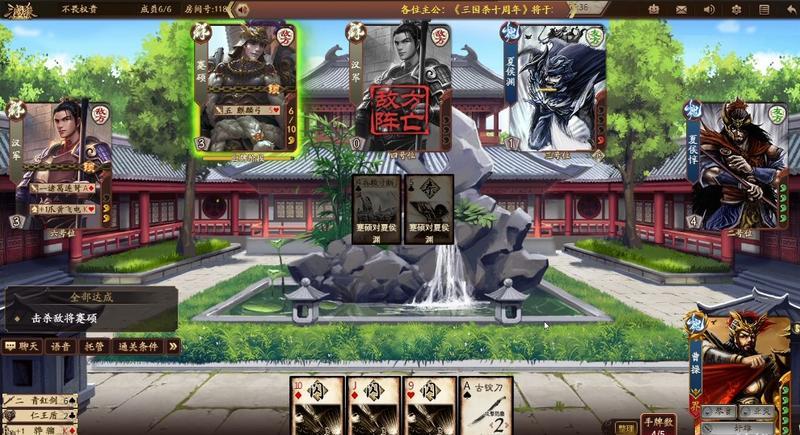Expand the double-arrow menu beside 通关条件
The height and width of the screenshot is (435, 800).
click(x=172, y=346)
